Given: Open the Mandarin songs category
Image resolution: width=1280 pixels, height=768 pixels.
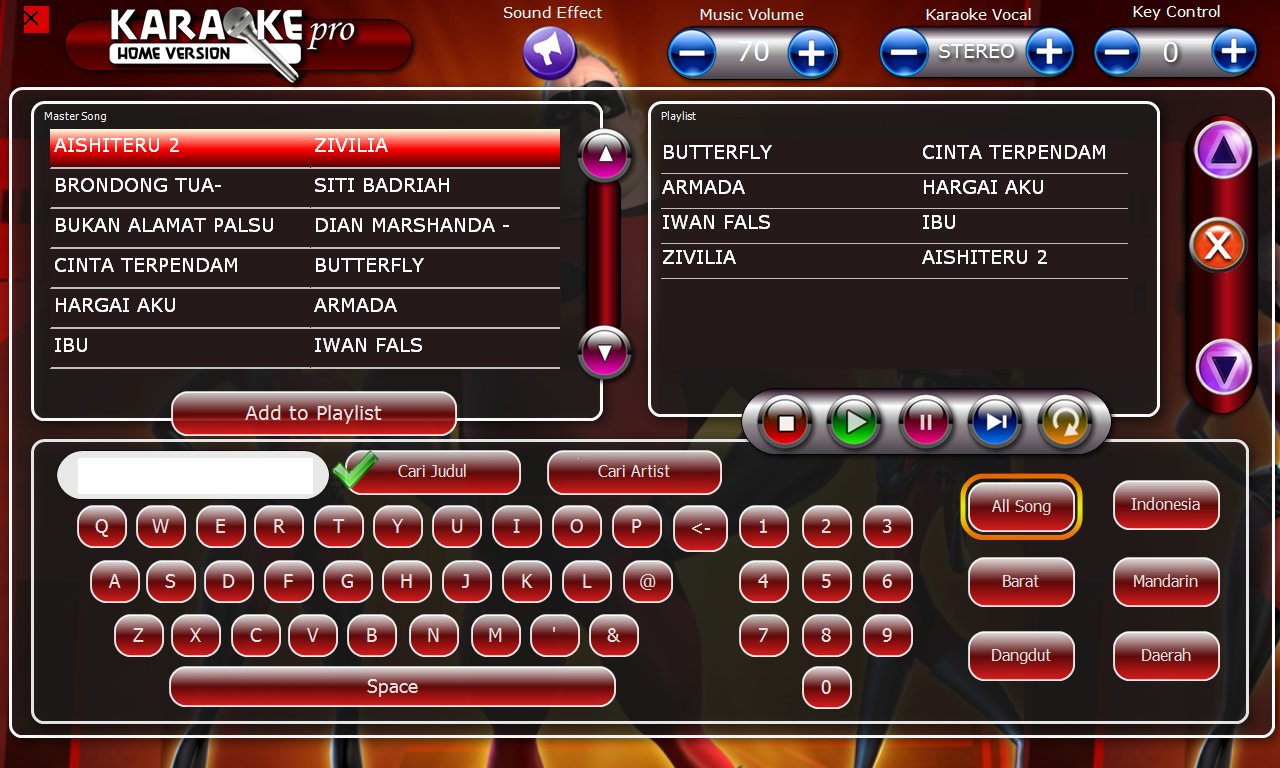Looking at the screenshot, I should [x=1165, y=581].
